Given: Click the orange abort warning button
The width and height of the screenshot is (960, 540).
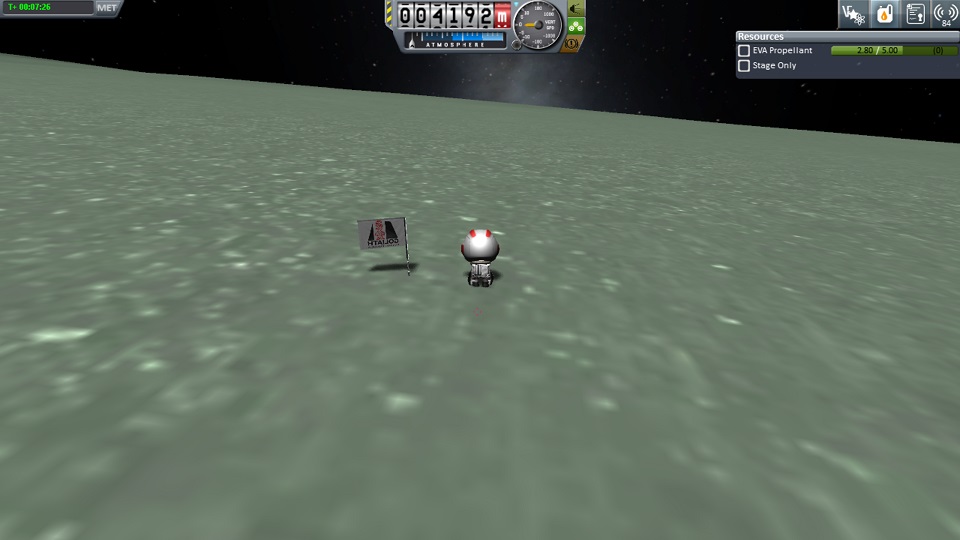Looking at the screenshot, I should coord(572,43).
